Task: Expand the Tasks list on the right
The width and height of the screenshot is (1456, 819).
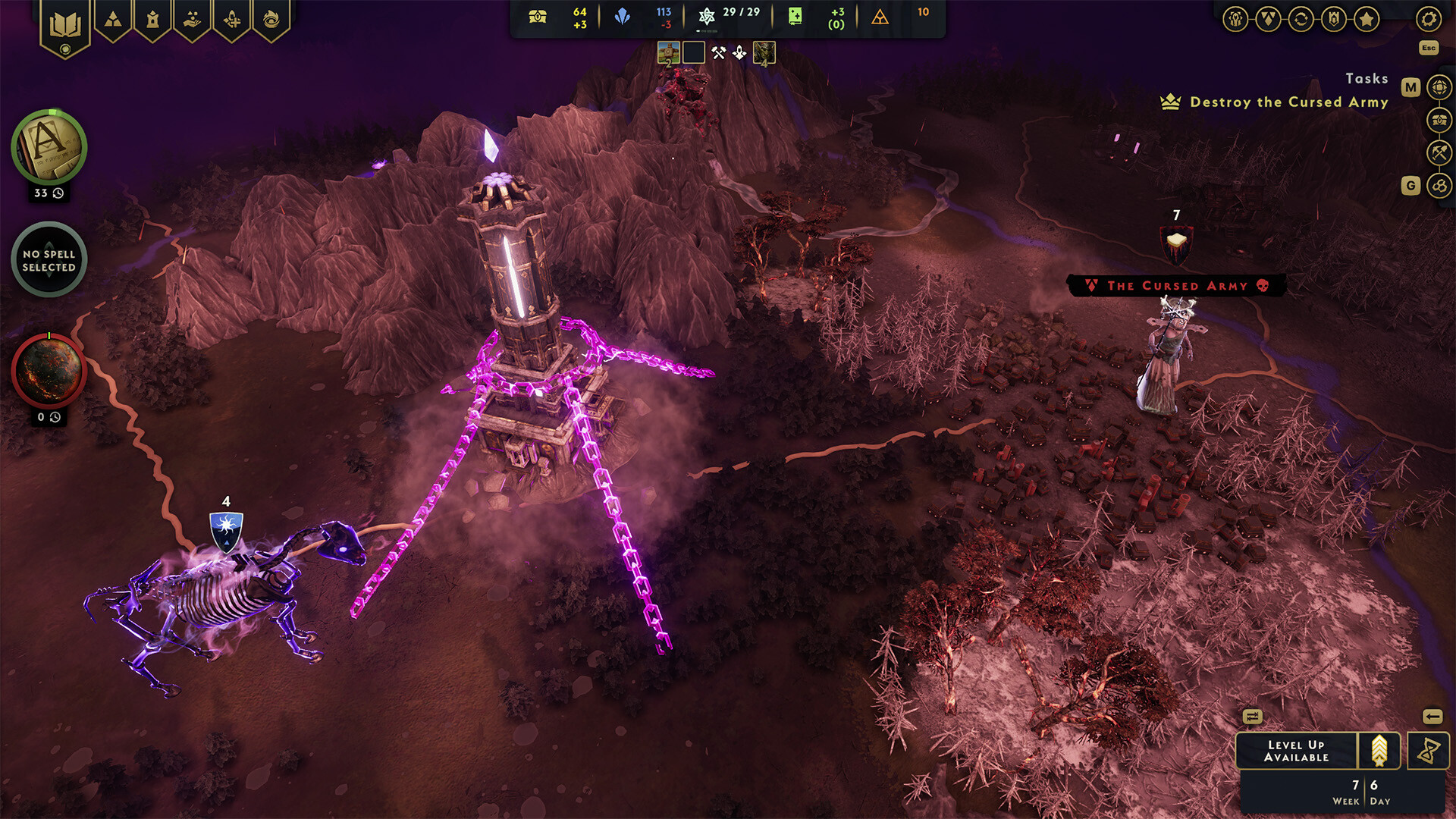Action: [1367, 78]
